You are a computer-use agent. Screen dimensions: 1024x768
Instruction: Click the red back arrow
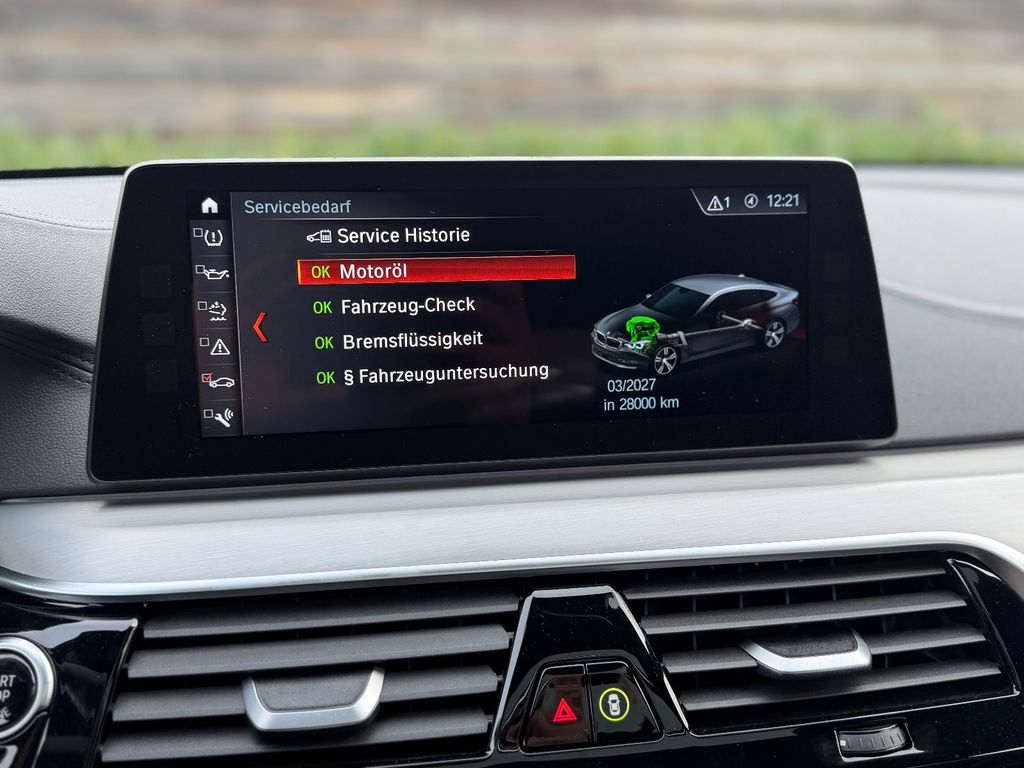(260, 327)
